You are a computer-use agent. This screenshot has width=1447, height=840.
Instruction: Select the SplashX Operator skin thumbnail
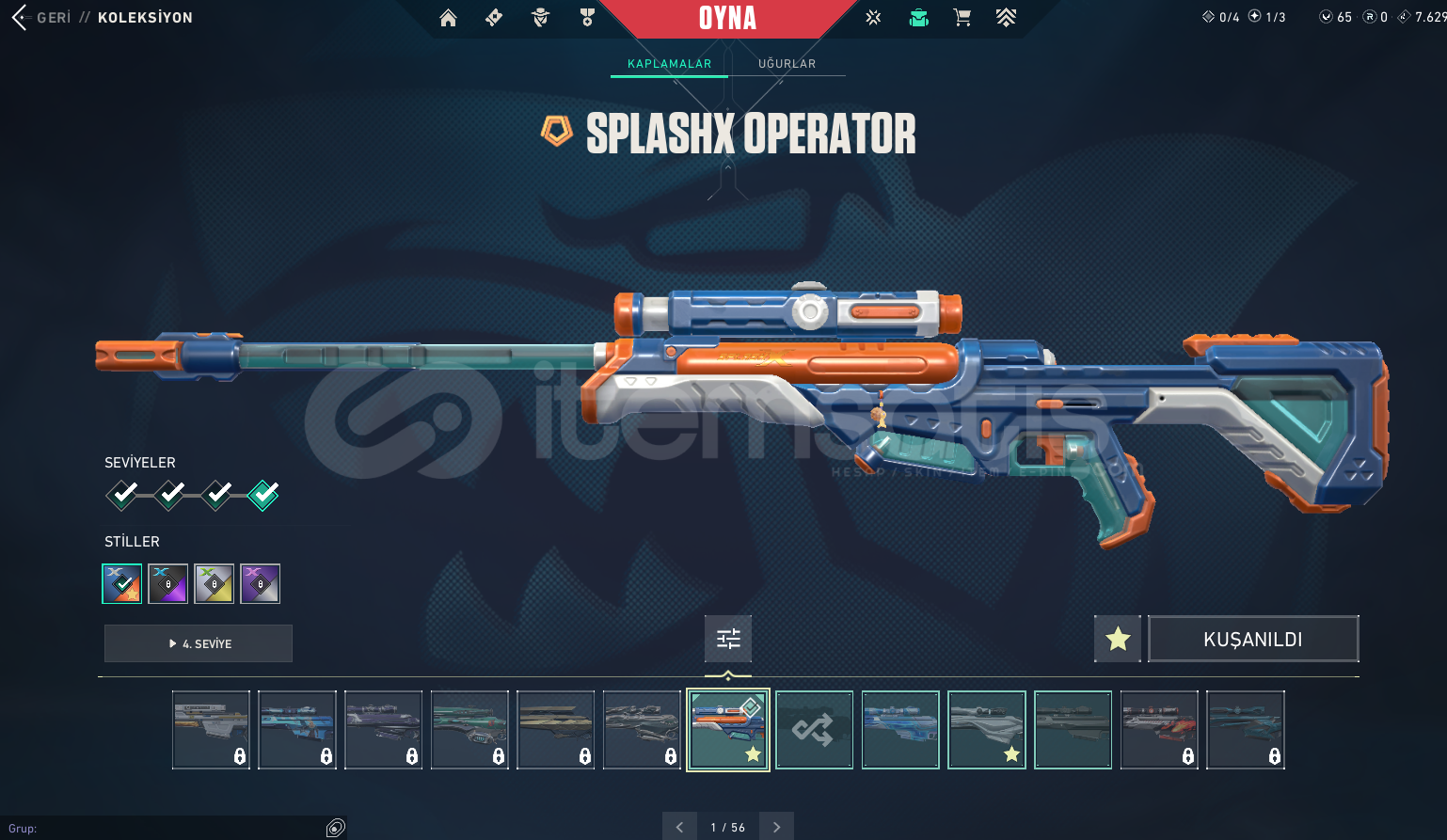click(728, 730)
